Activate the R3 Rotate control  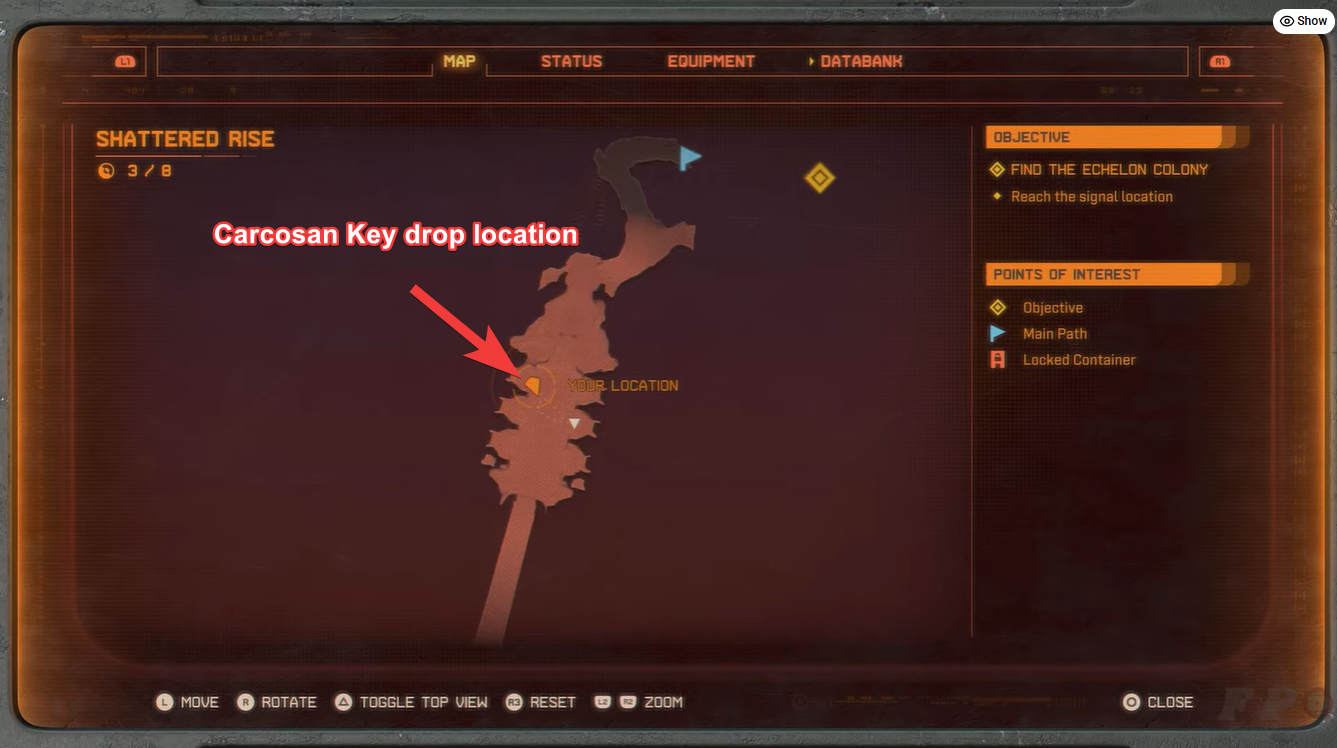click(277, 702)
